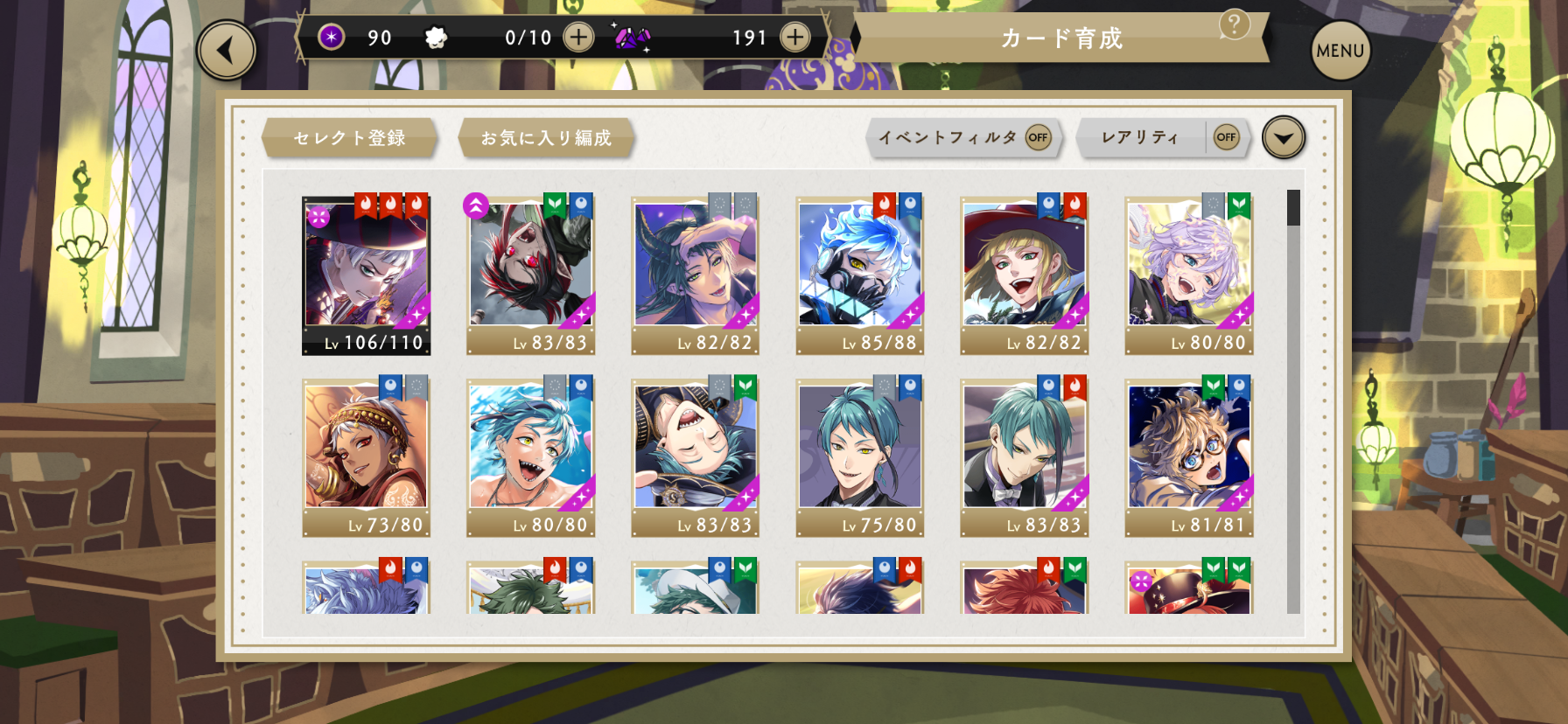Screen dimensions: 1568x724
Task: Select the Lv 106/110 card
Action: pyautogui.click(x=367, y=275)
